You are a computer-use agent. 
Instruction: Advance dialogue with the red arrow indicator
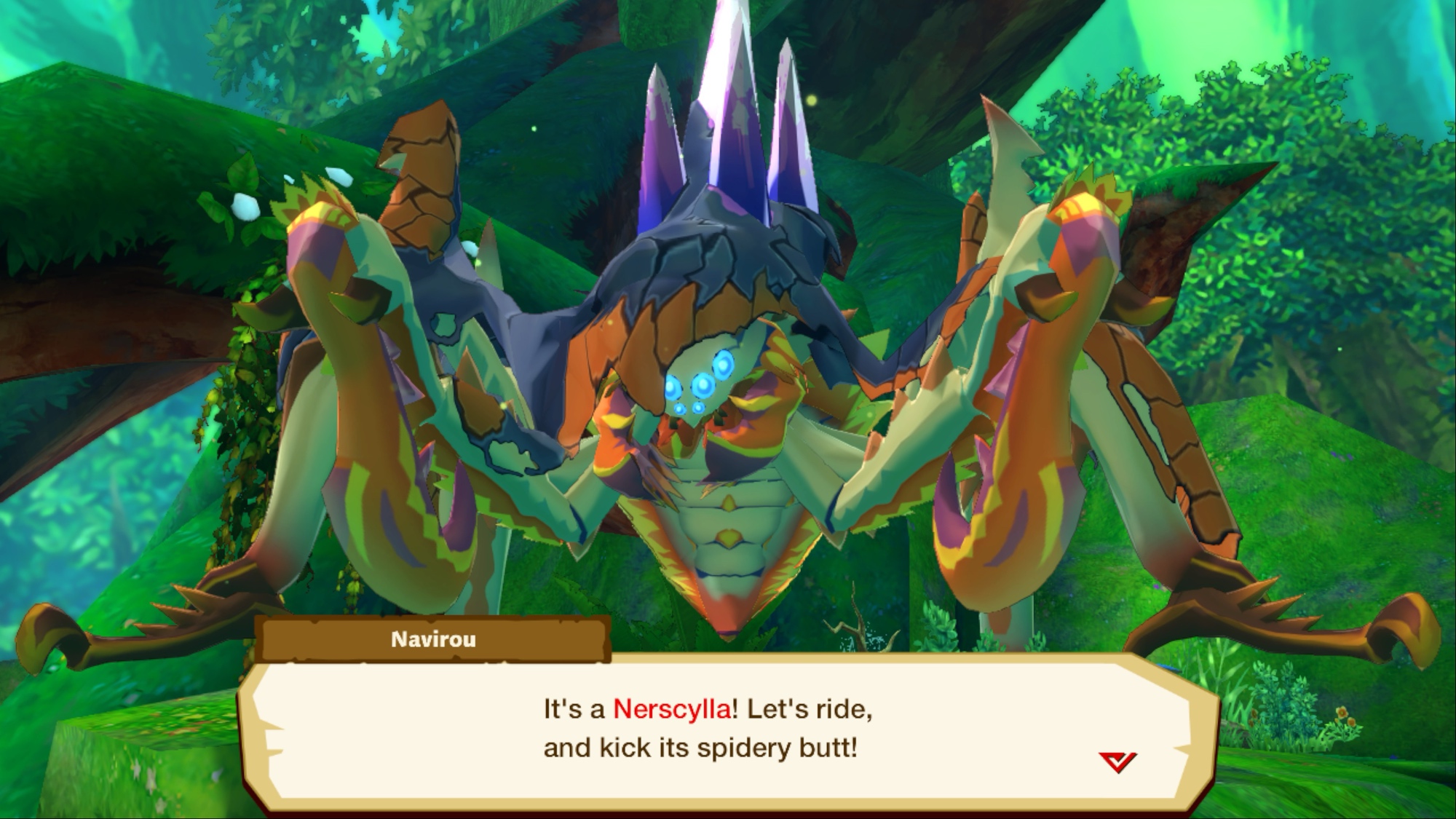1117,761
